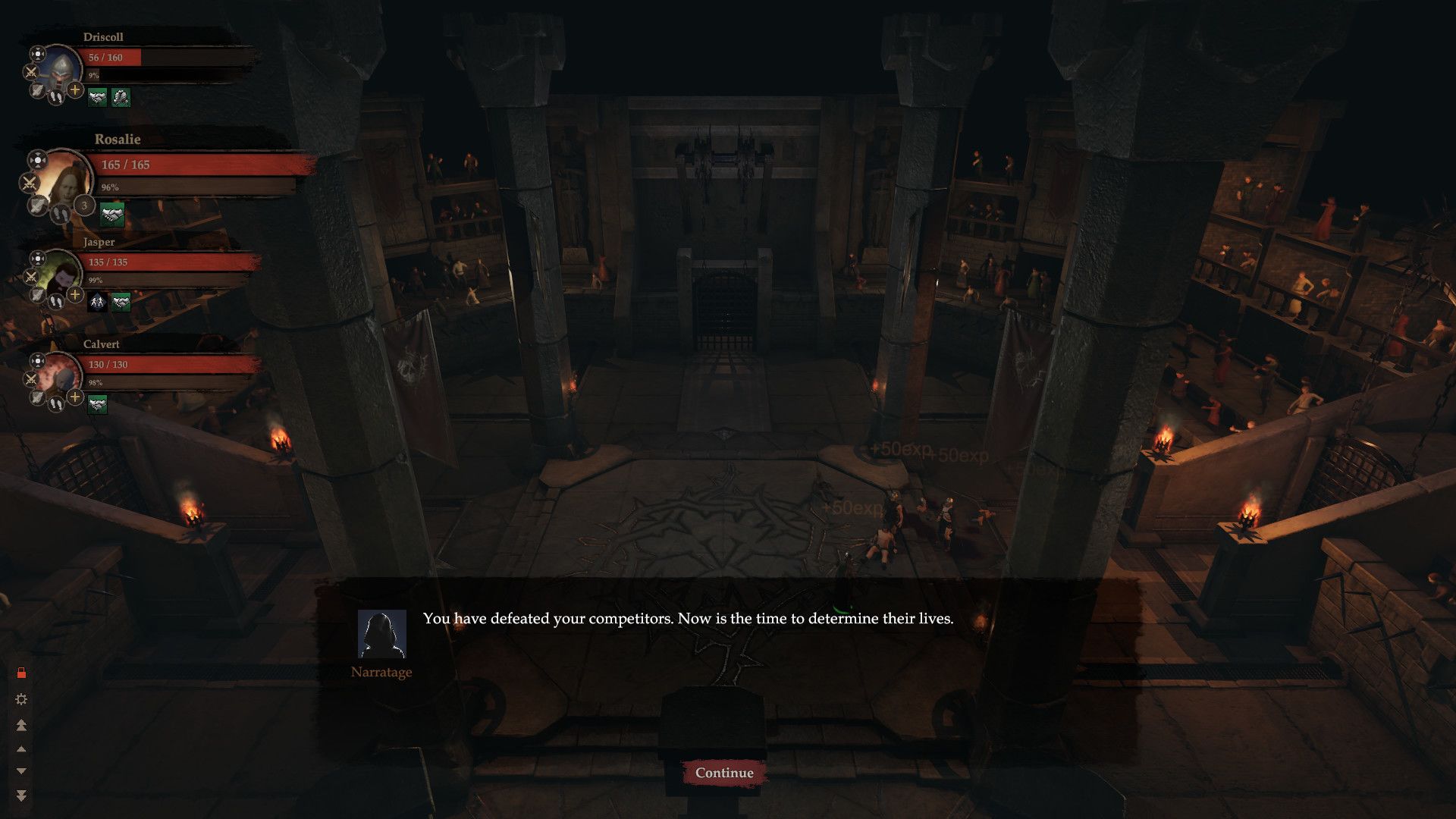Click the double down arrow button
Viewport: 1456px width, 819px height.
click(21, 795)
